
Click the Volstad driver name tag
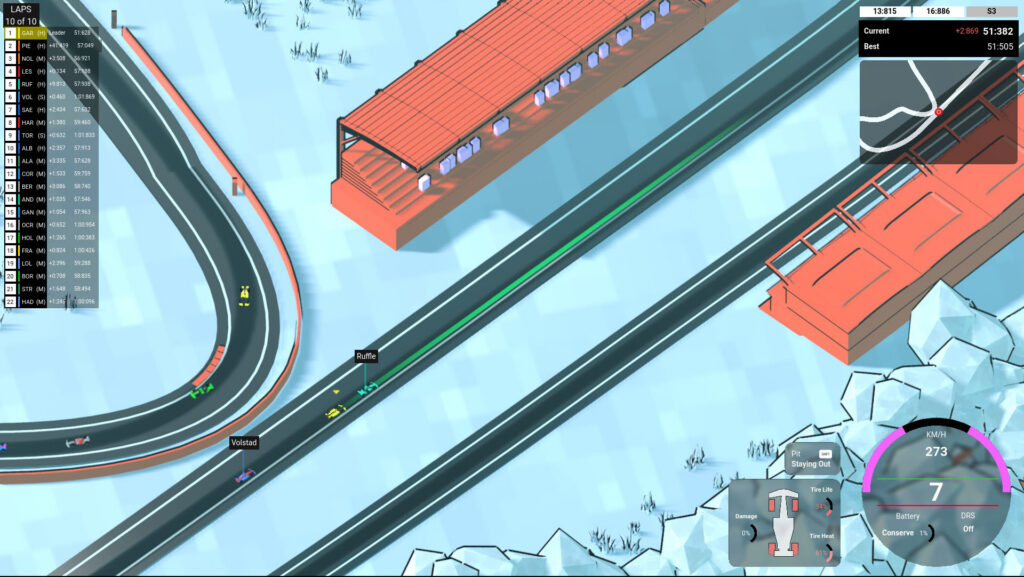click(x=244, y=441)
